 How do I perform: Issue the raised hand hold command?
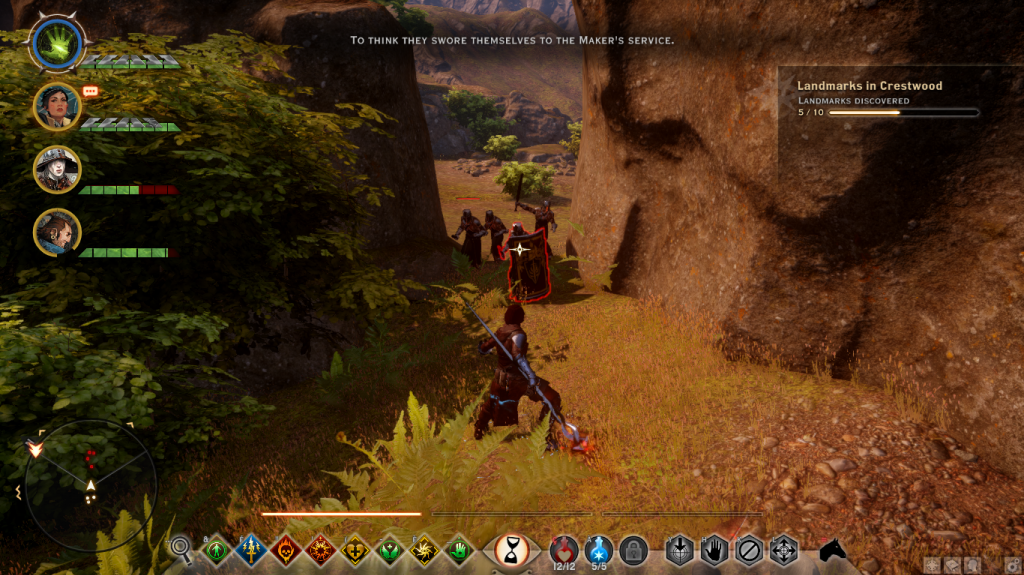tap(713, 549)
